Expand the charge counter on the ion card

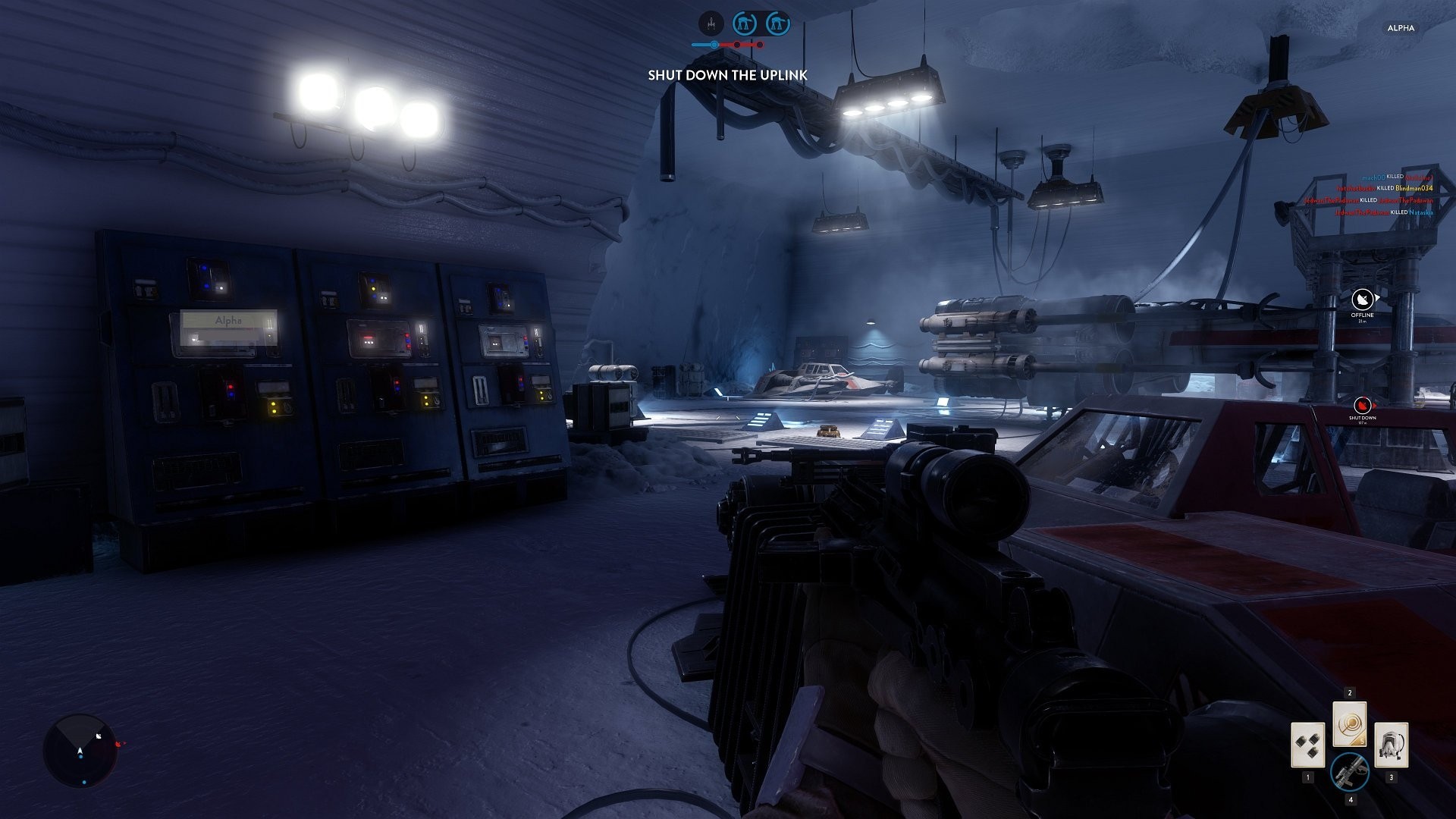[x=1361, y=742]
